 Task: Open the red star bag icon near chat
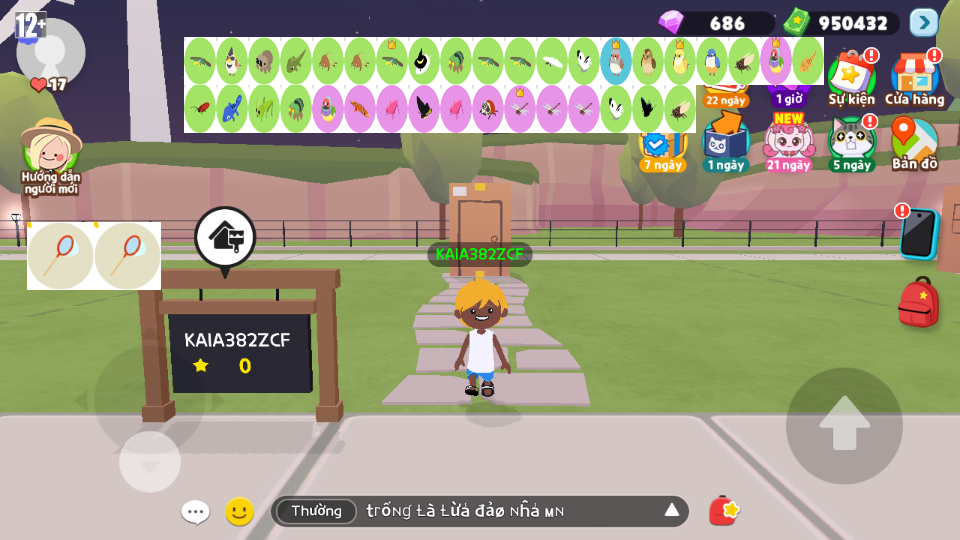coord(724,511)
